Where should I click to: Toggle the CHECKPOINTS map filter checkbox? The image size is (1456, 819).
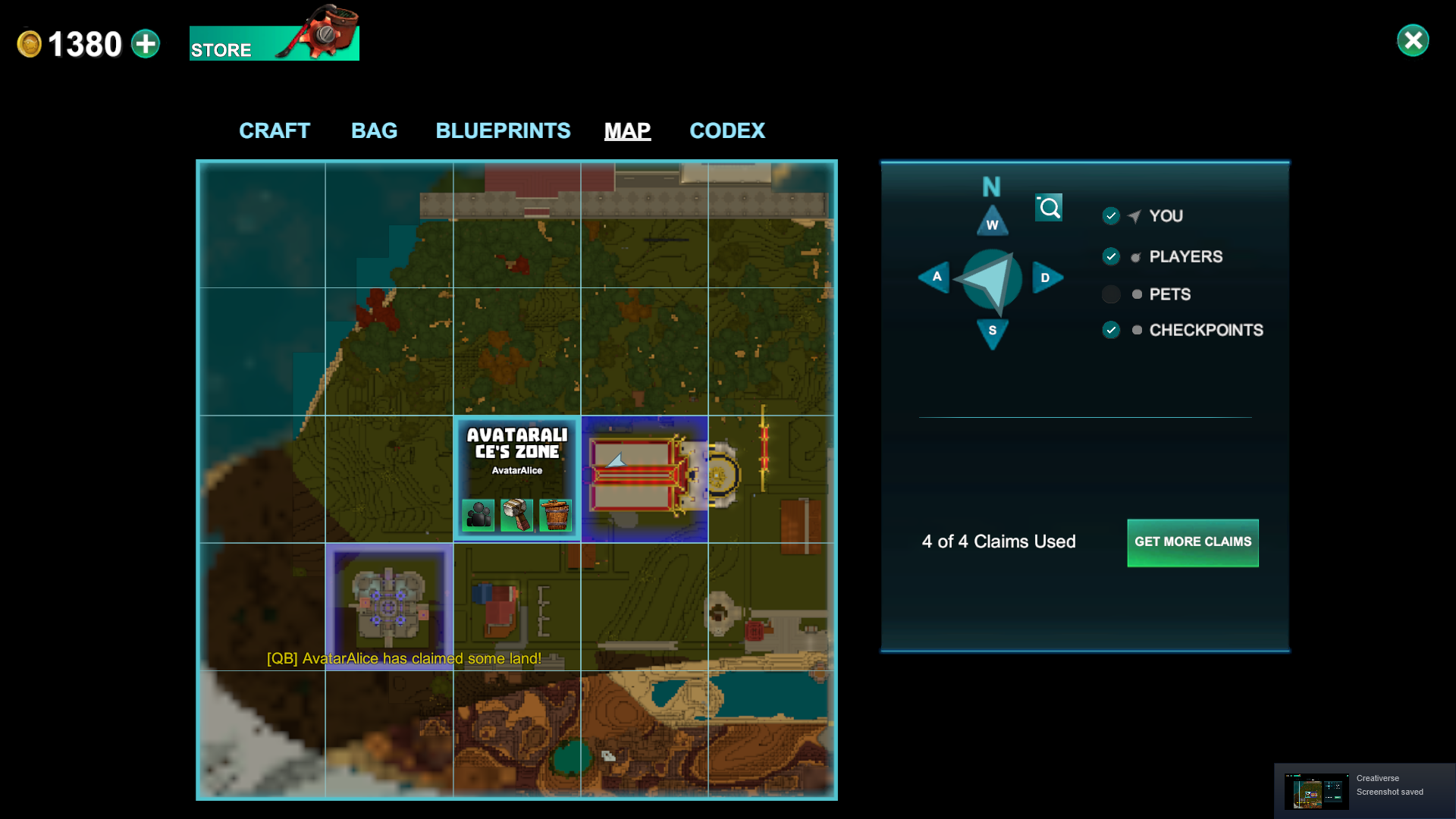point(1111,330)
